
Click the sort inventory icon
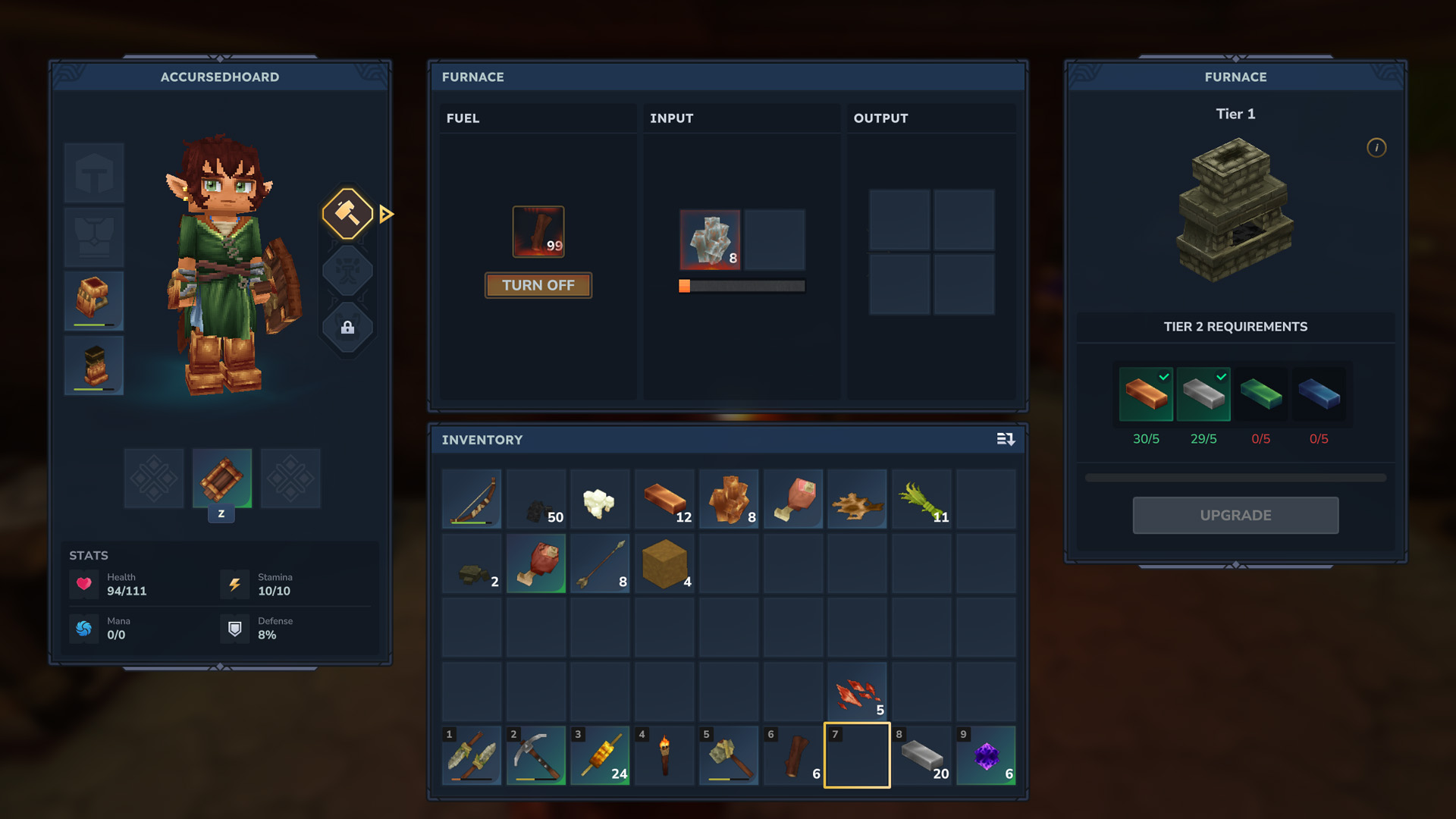tap(1006, 440)
